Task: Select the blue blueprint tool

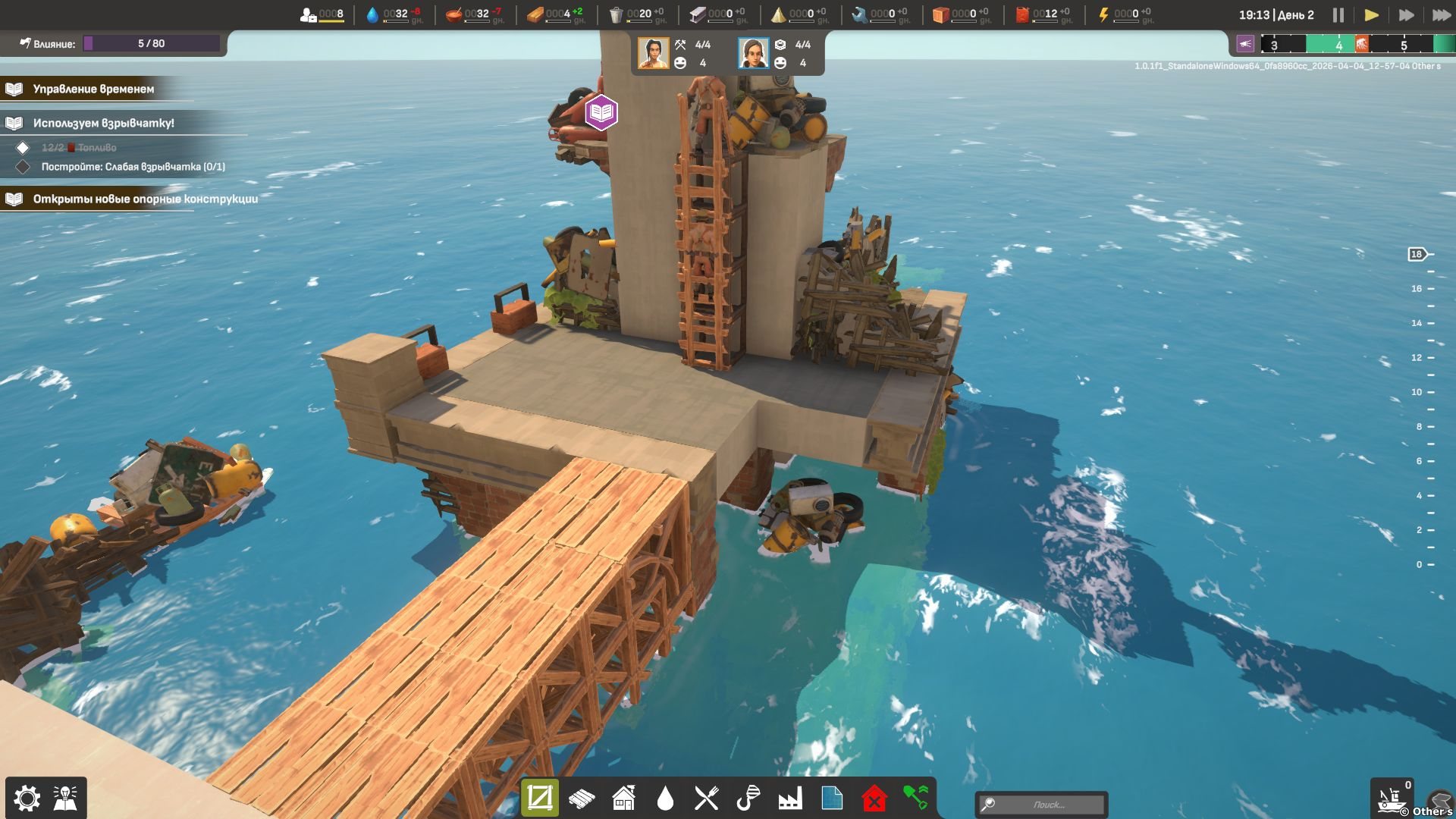Action: click(x=832, y=798)
